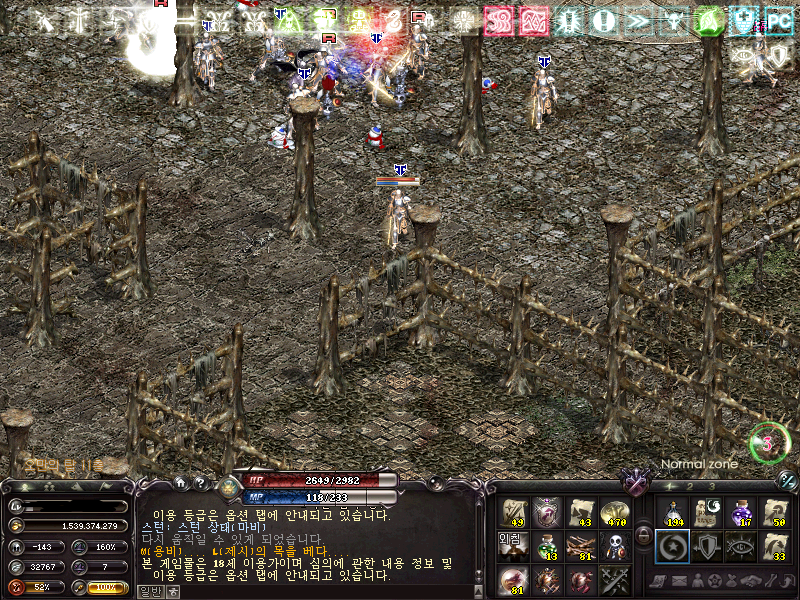Toggle the hotbar padlock button
Screen dimensions: 800x600
tap(643, 536)
